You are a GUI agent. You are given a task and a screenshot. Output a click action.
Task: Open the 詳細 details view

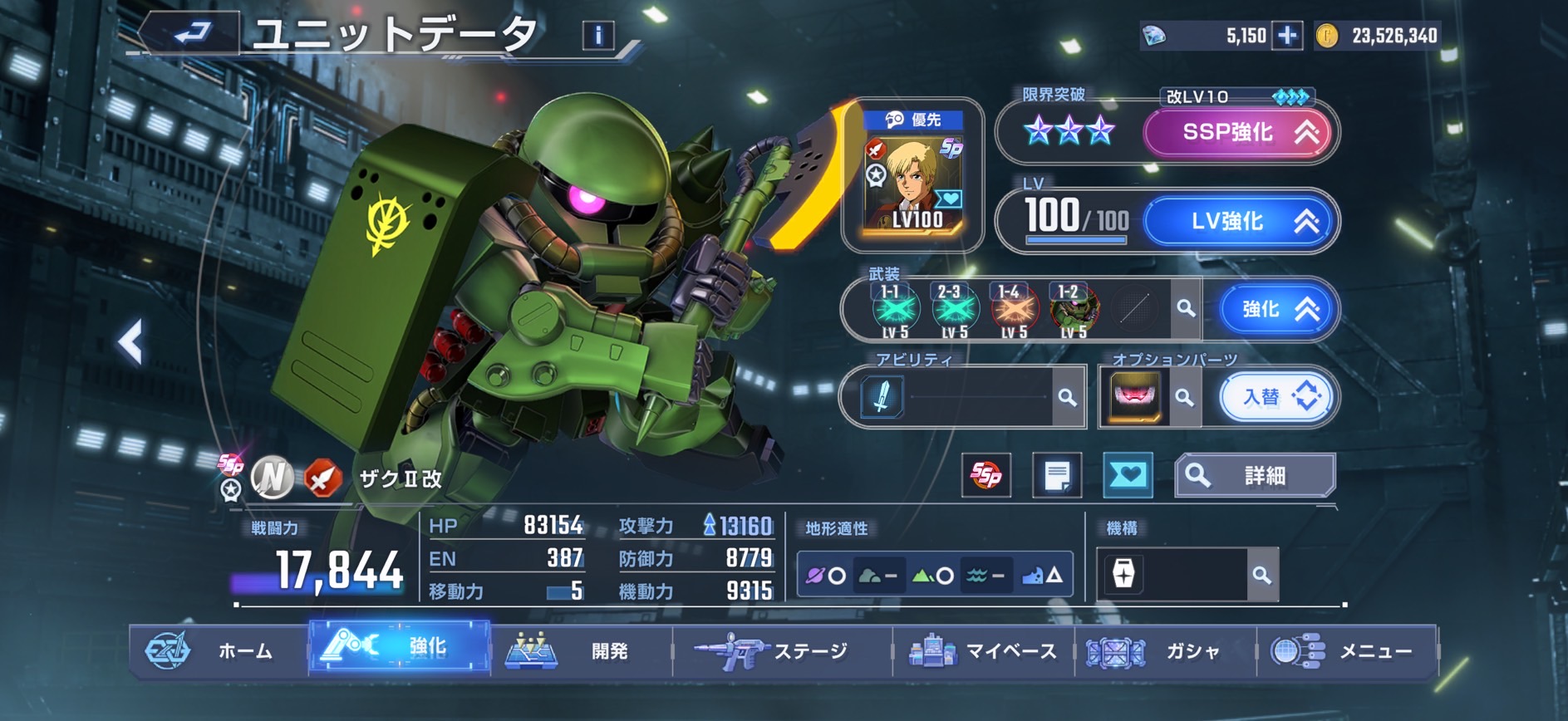pos(1254,475)
